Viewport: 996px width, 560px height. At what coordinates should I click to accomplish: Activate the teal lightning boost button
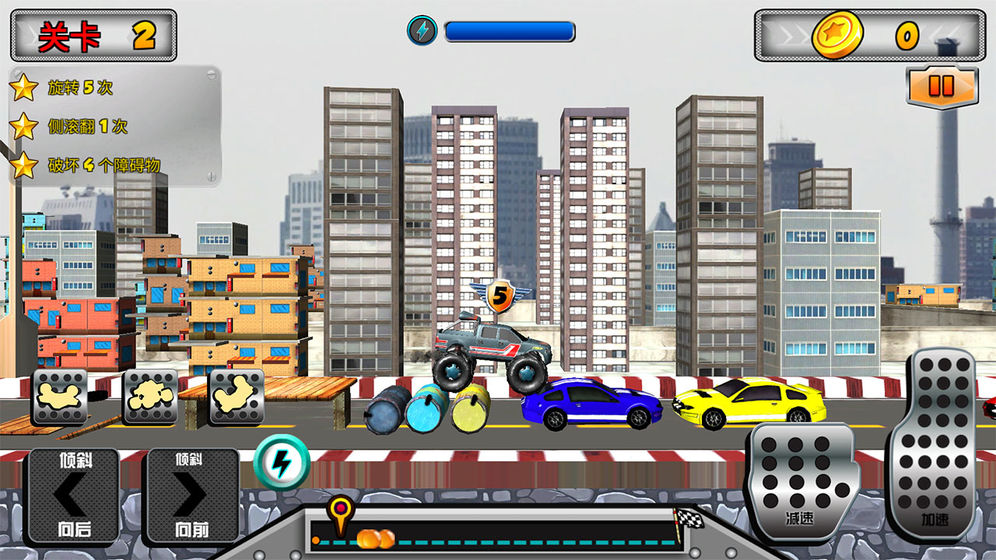pyautogui.click(x=281, y=462)
